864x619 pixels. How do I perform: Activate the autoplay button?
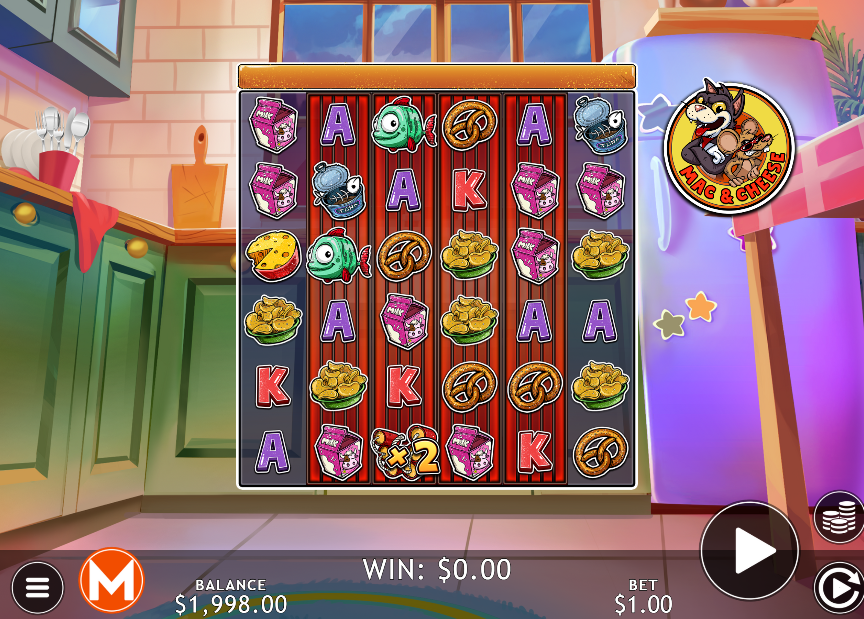pos(836,588)
